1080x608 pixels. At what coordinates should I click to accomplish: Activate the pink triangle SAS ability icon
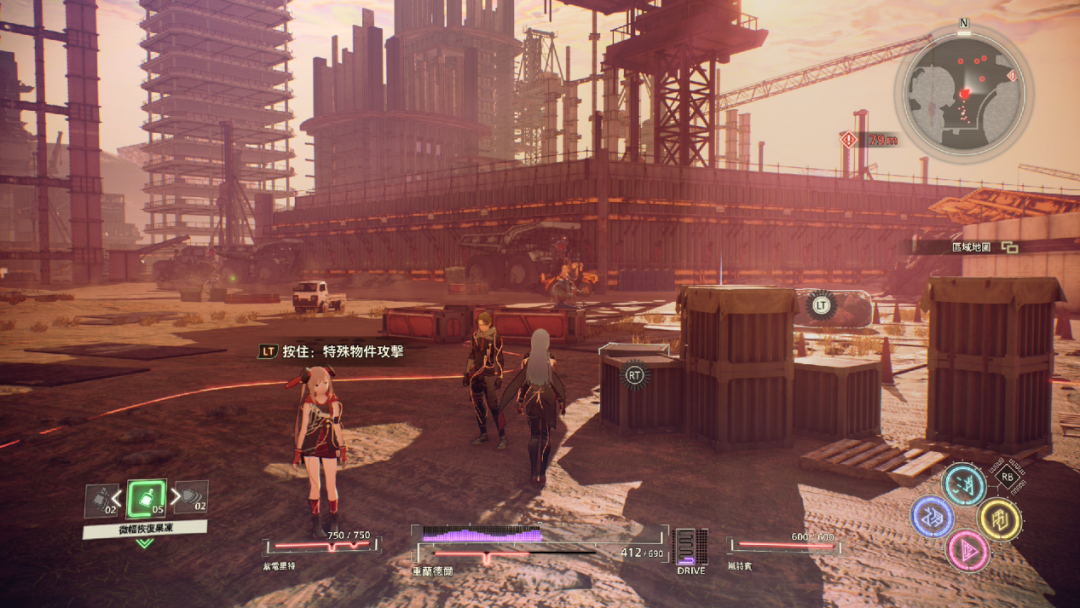[x=966, y=550]
